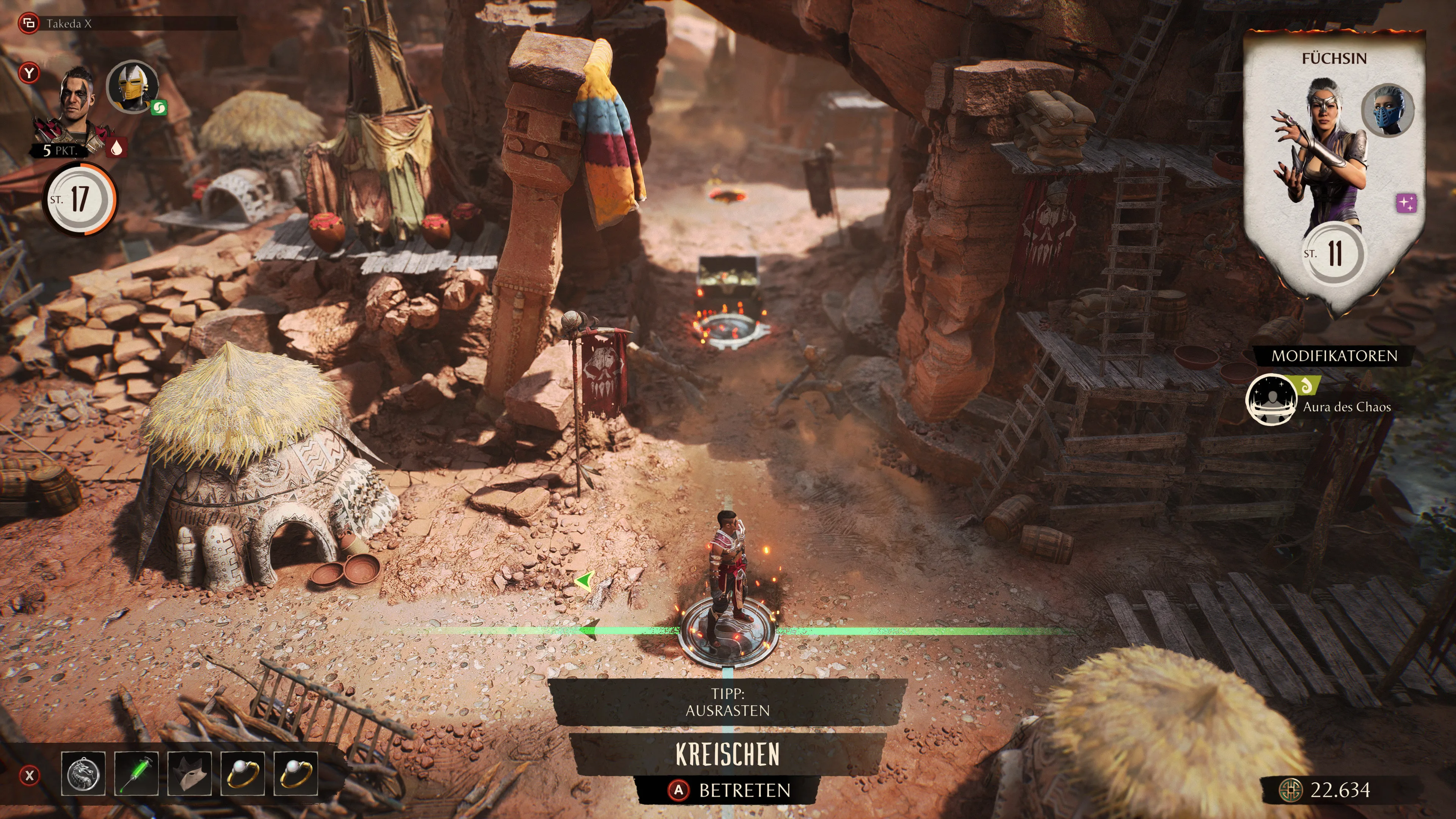Click the Takeda X profile header
Screen dimensions: 1456x819
click(68, 24)
